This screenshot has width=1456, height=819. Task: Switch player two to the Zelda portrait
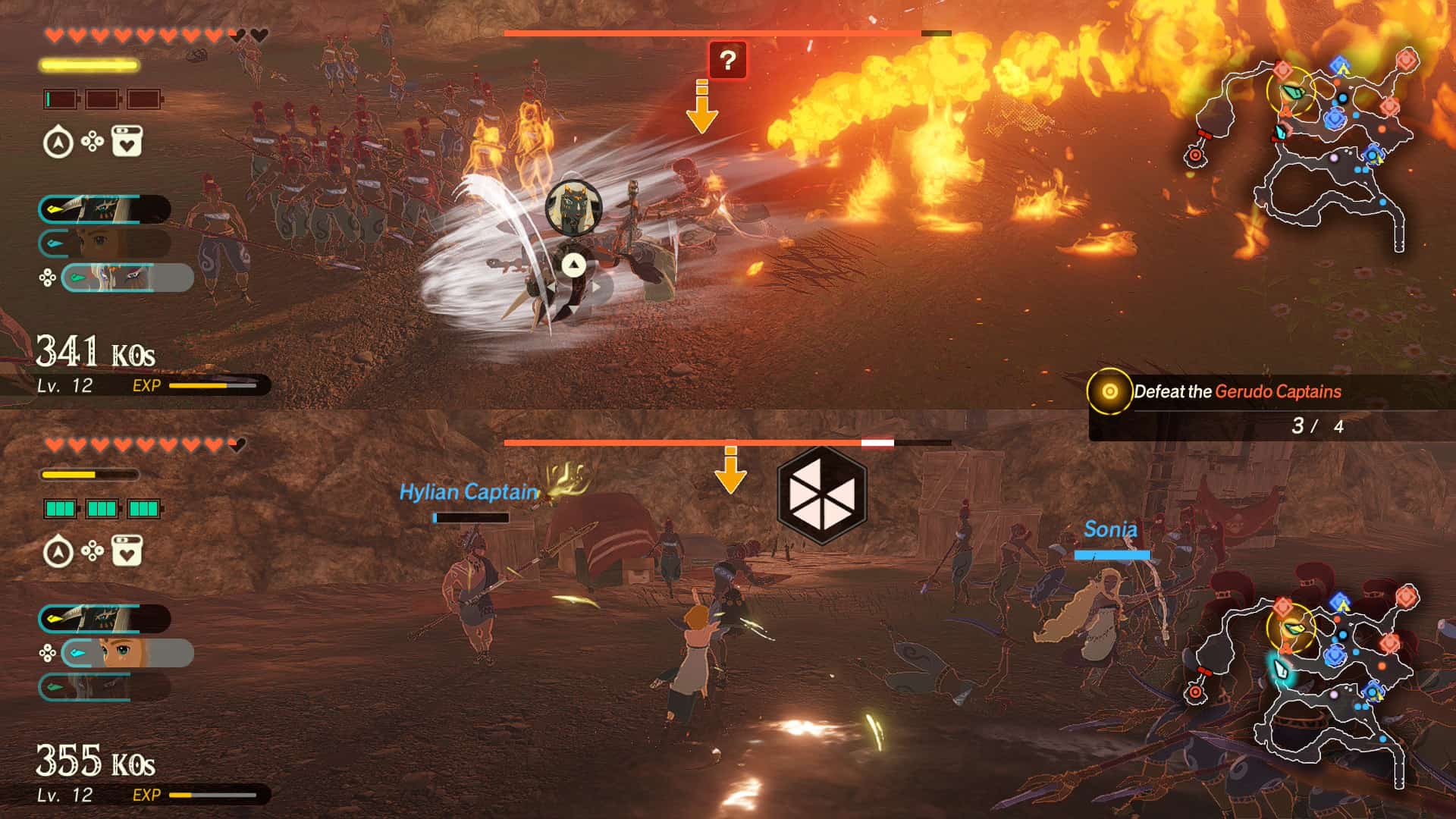coord(126,653)
